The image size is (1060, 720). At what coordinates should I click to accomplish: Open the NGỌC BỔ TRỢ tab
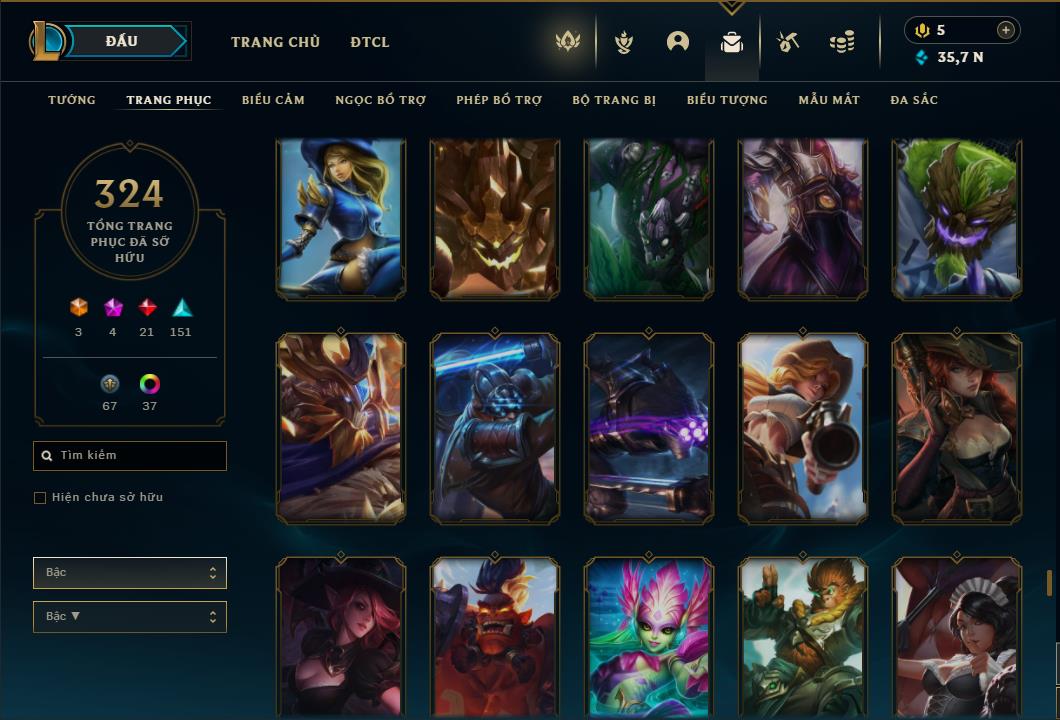click(x=380, y=100)
